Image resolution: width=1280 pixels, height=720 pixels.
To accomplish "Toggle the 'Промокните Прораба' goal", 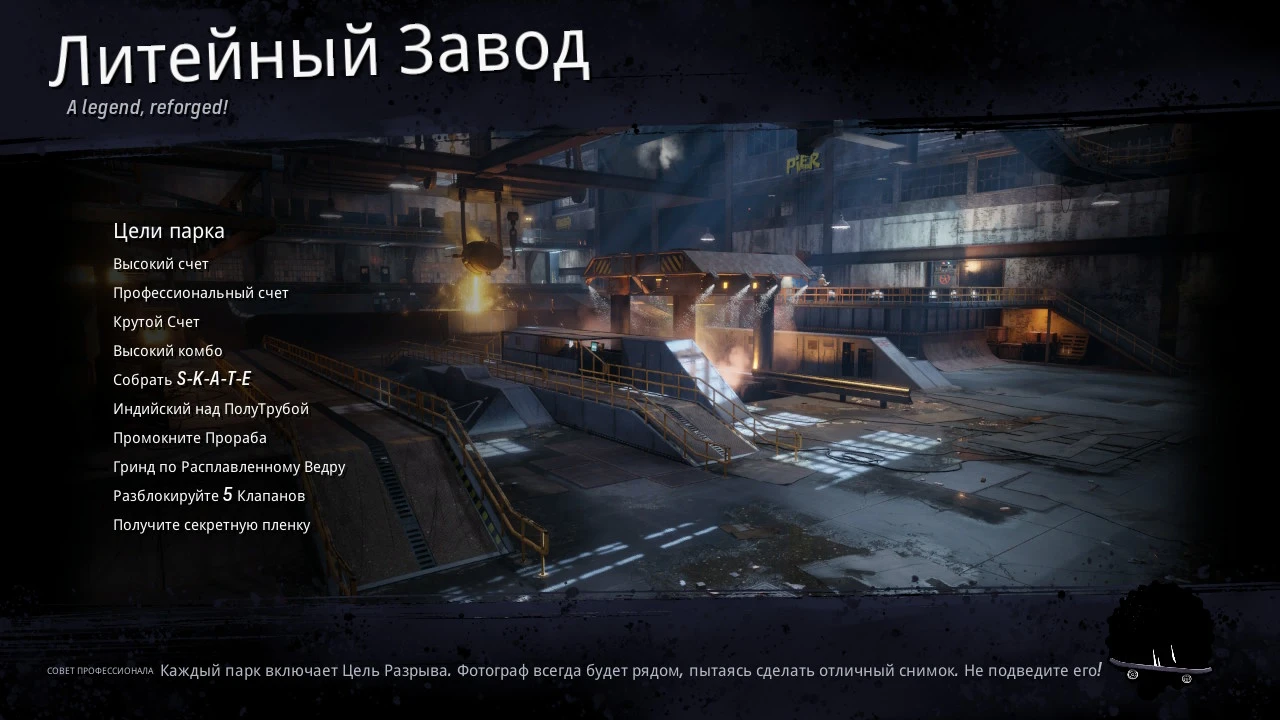I will pos(190,437).
